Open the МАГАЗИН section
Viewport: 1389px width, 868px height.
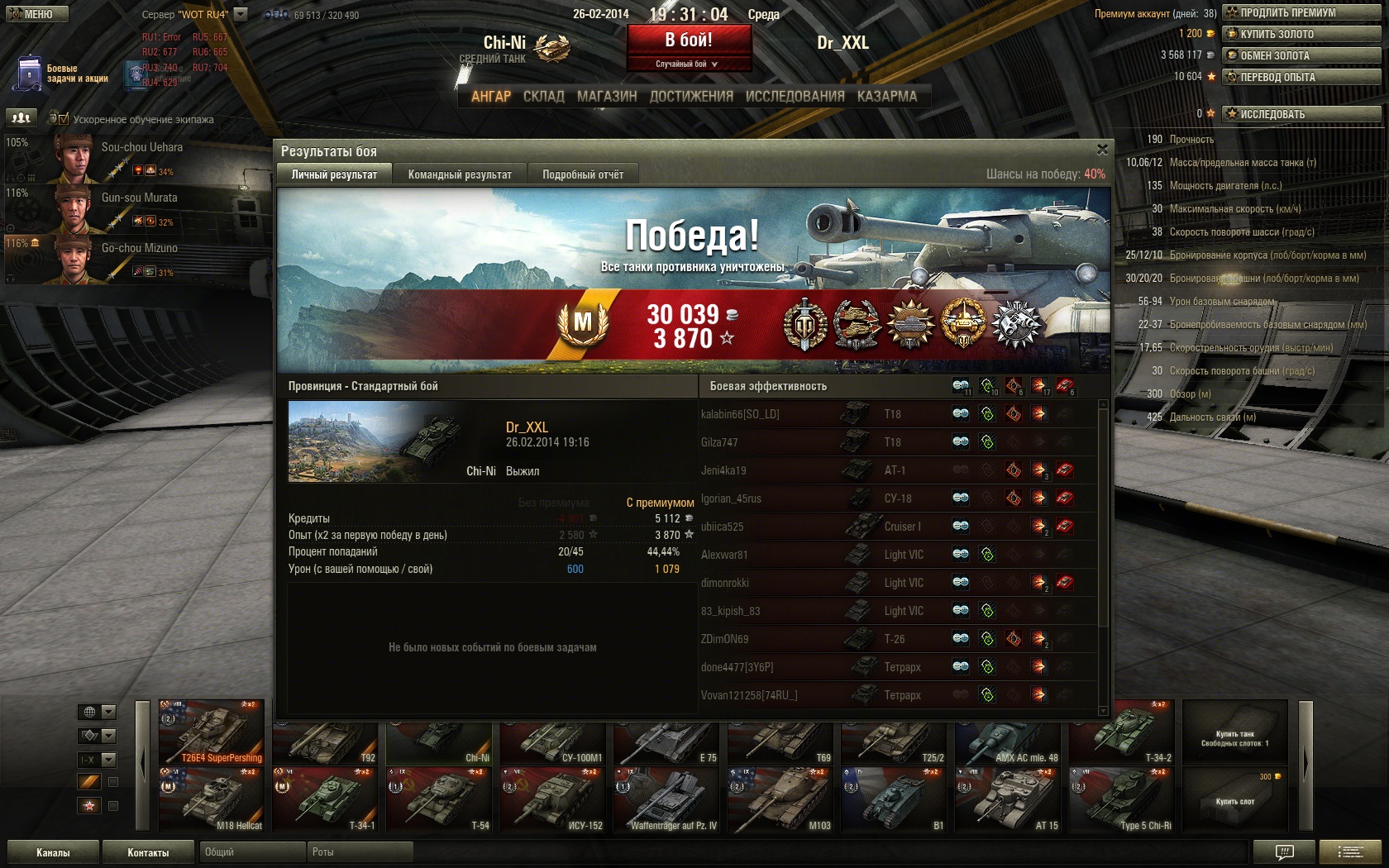coord(607,97)
